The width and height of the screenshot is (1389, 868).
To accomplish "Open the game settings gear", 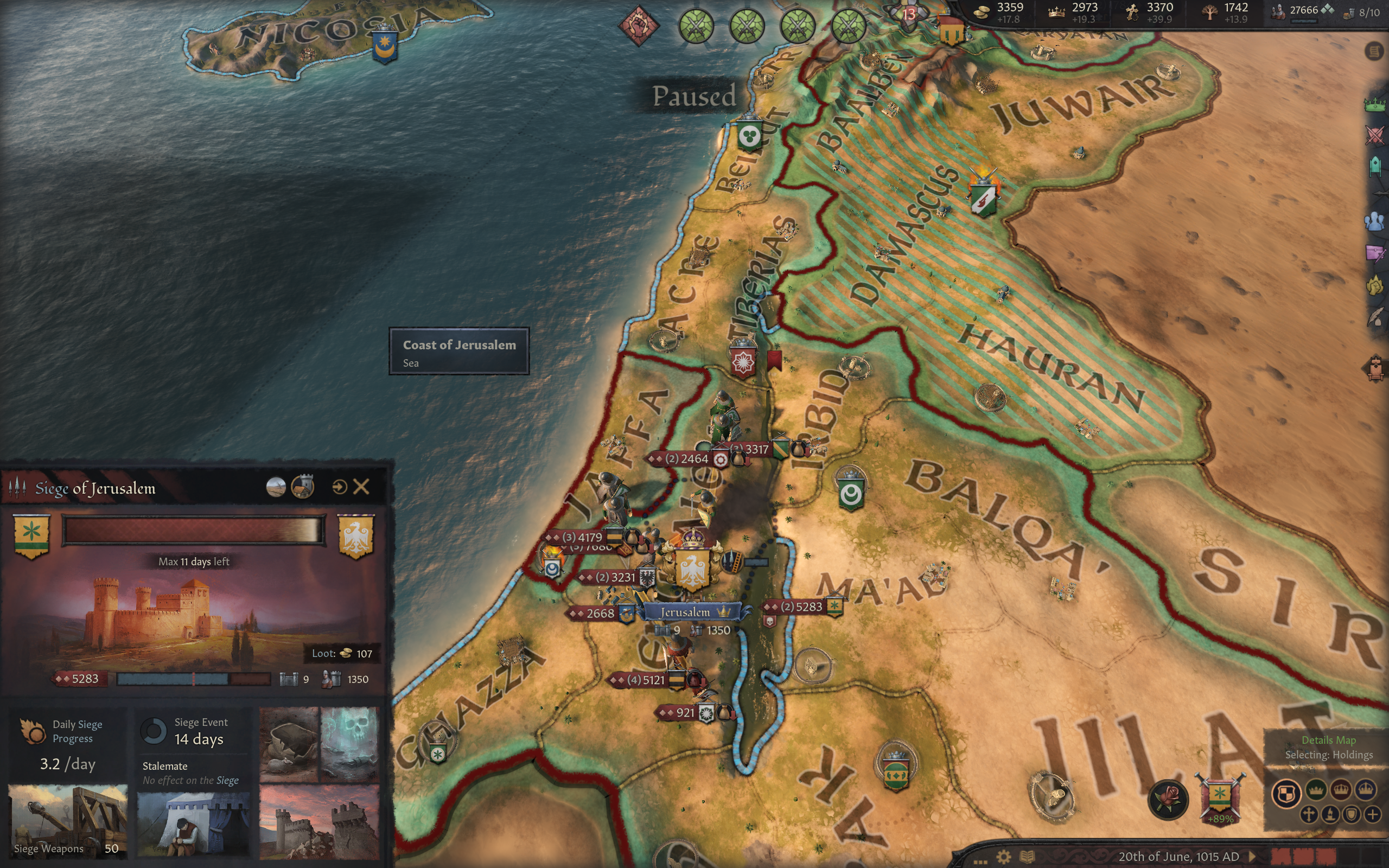I will [x=1003, y=857].
